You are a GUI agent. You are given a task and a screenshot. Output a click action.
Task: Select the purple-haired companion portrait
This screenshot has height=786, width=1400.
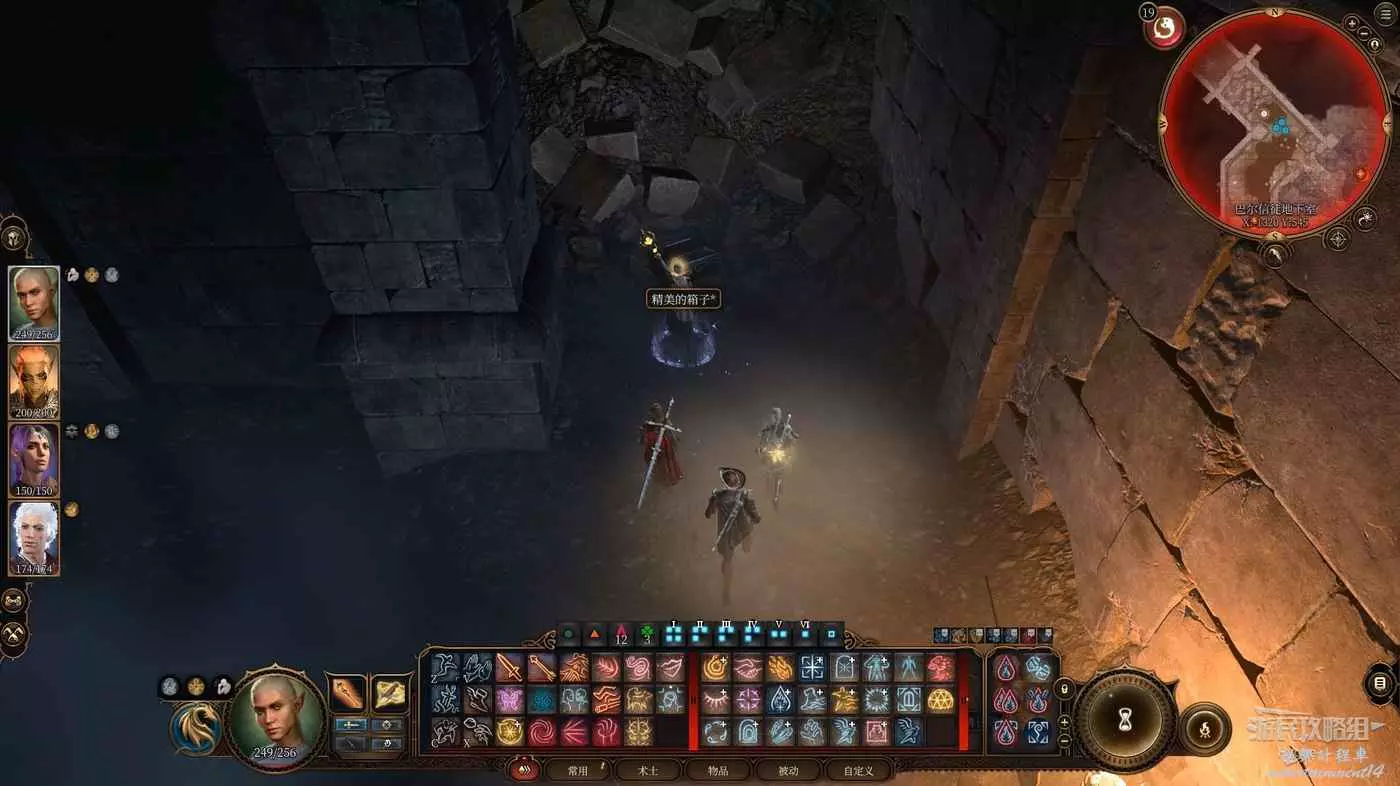click(34, 459)
